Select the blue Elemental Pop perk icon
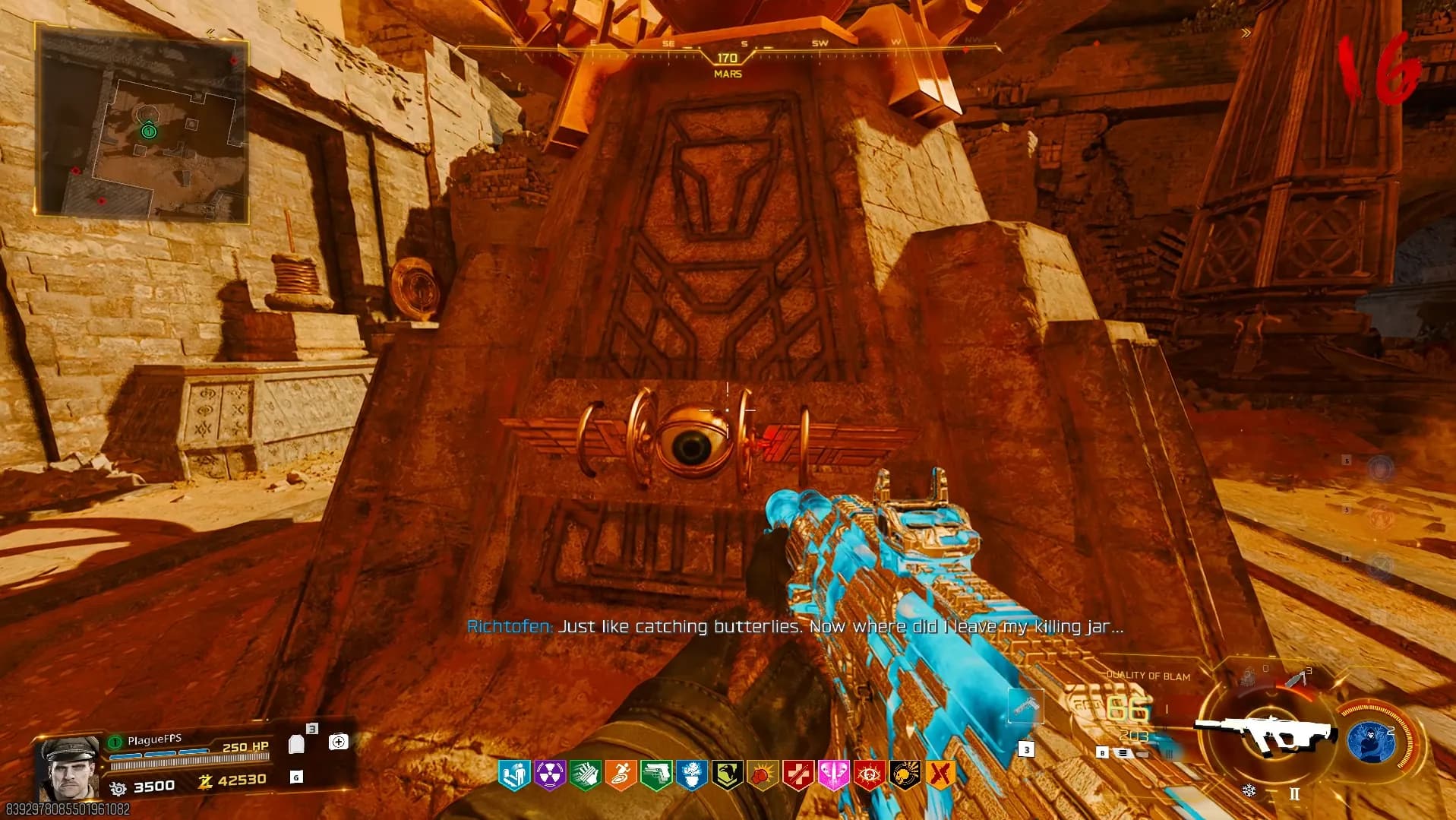The image size is (1456, 820). click(x=691, y=775)
